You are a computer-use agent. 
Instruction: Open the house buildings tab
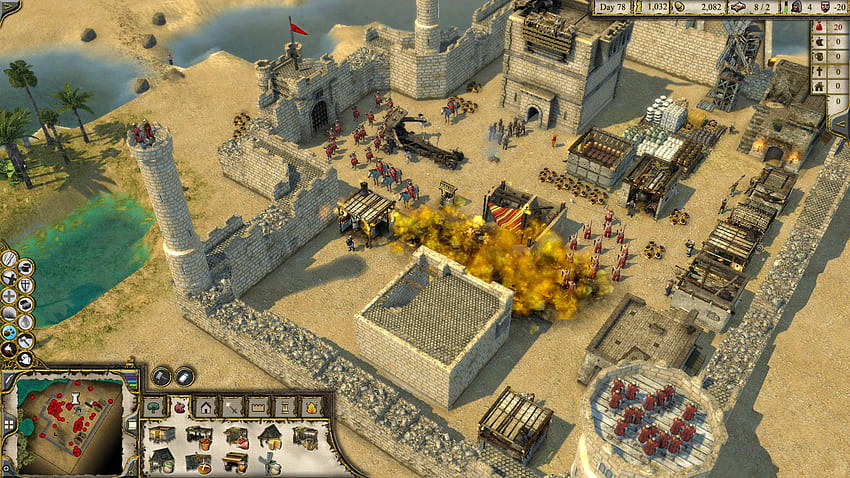(x=206, y=406)
